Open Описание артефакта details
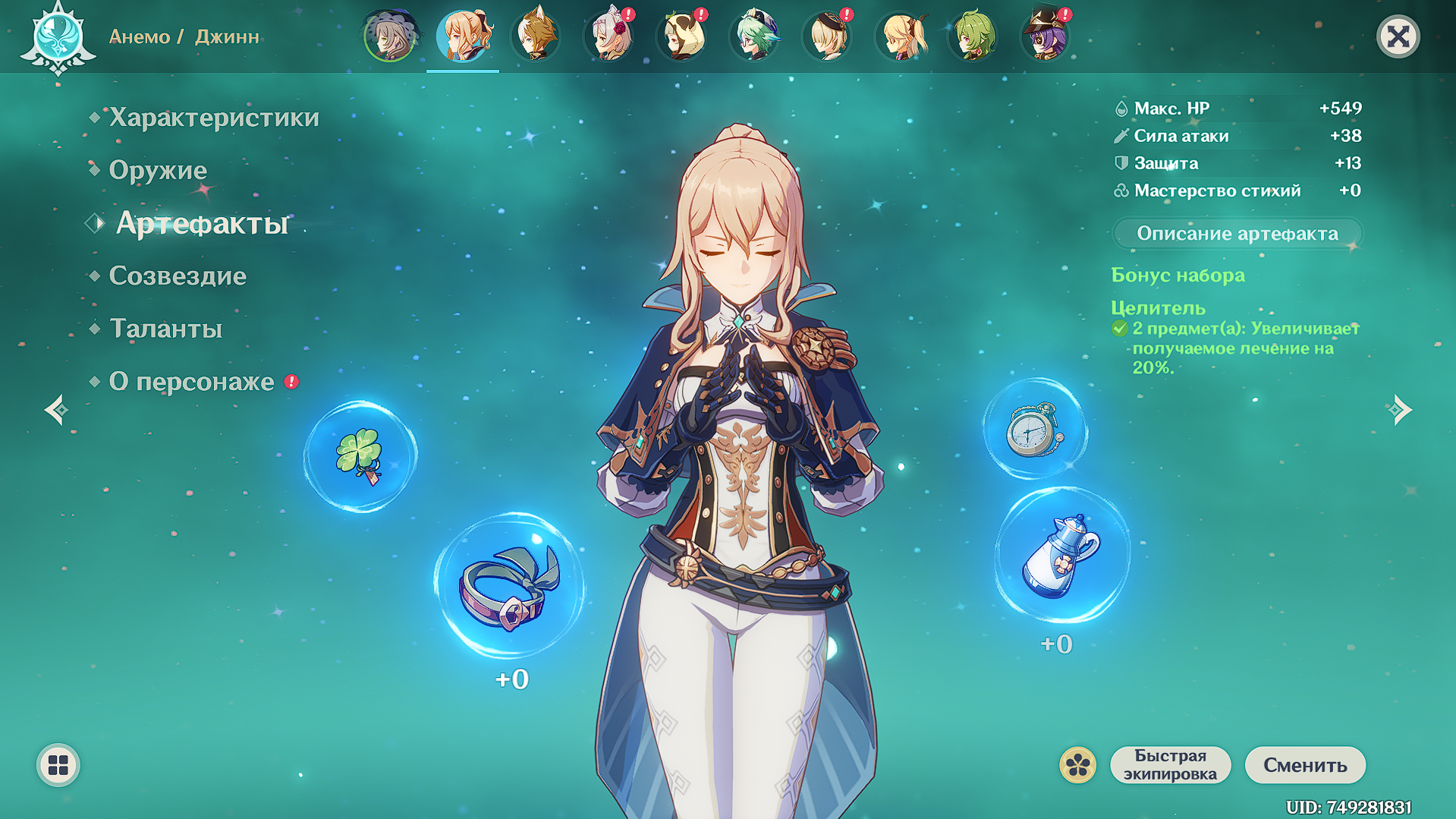The height and width of the screenshot is (819, 1456). click(x=1237, y=234)
